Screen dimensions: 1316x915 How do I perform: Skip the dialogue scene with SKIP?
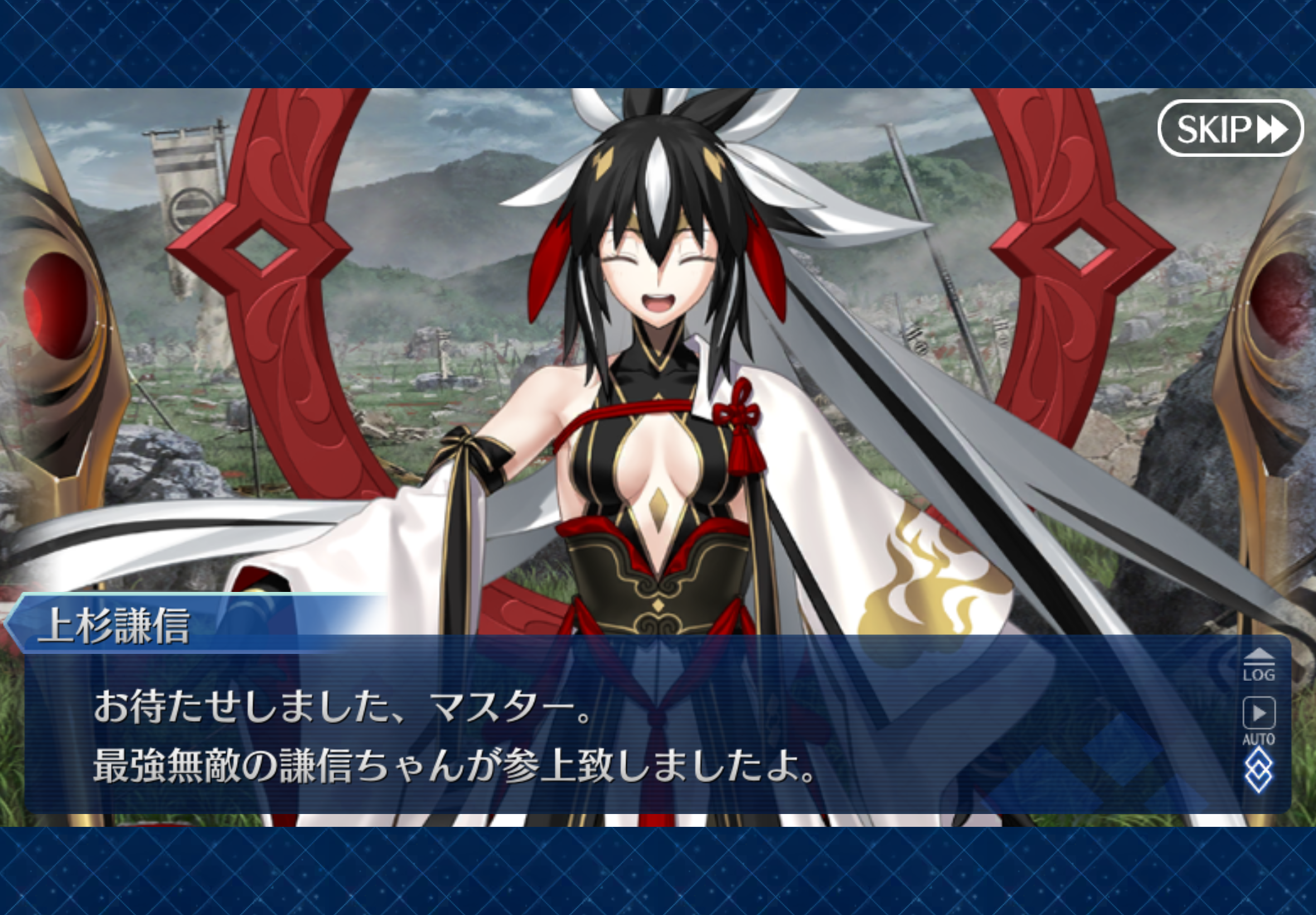tap(1230, 128)
